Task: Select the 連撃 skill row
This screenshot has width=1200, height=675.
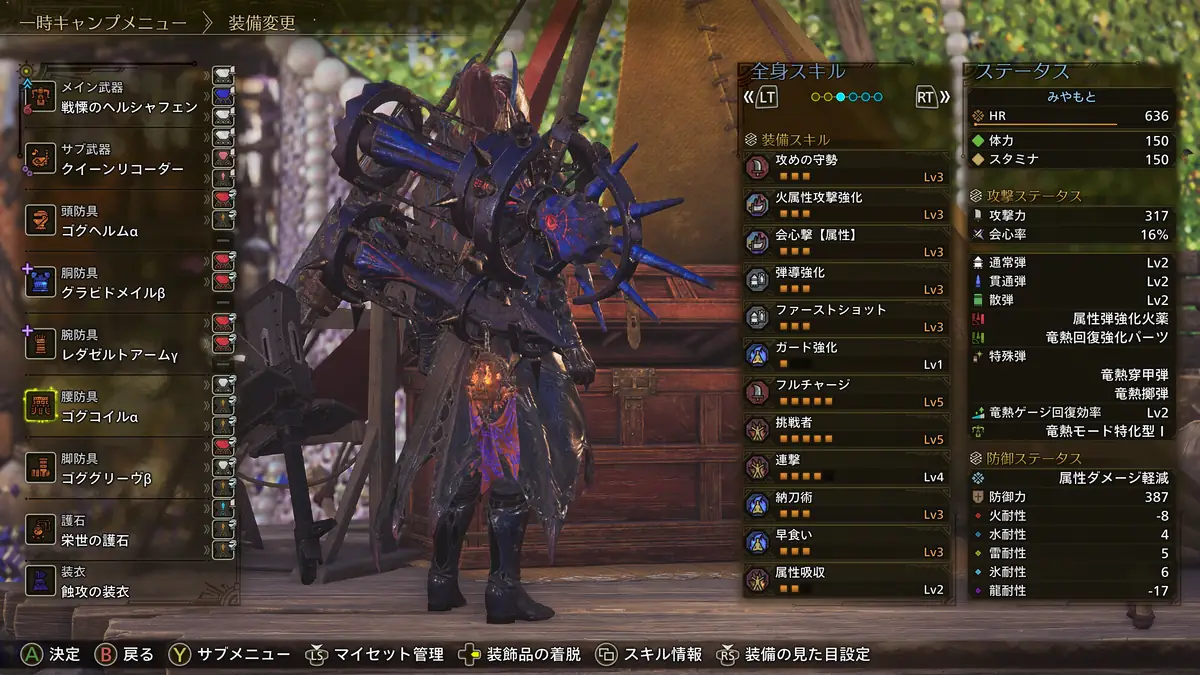Action: (845, 468)
